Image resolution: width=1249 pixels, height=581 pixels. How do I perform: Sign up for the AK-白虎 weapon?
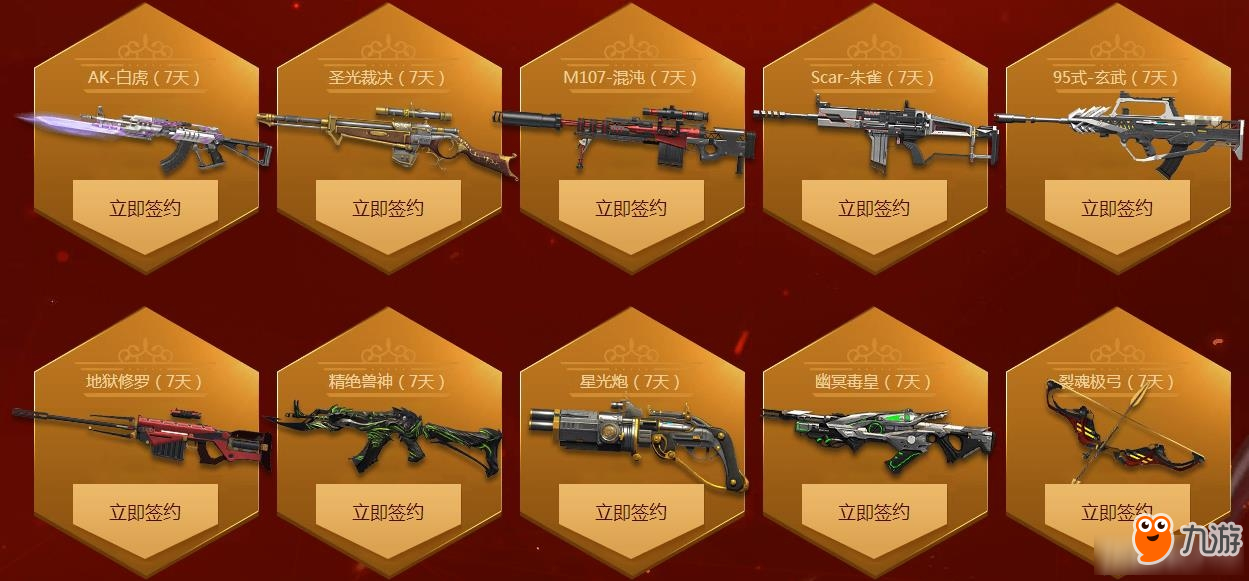145,208
